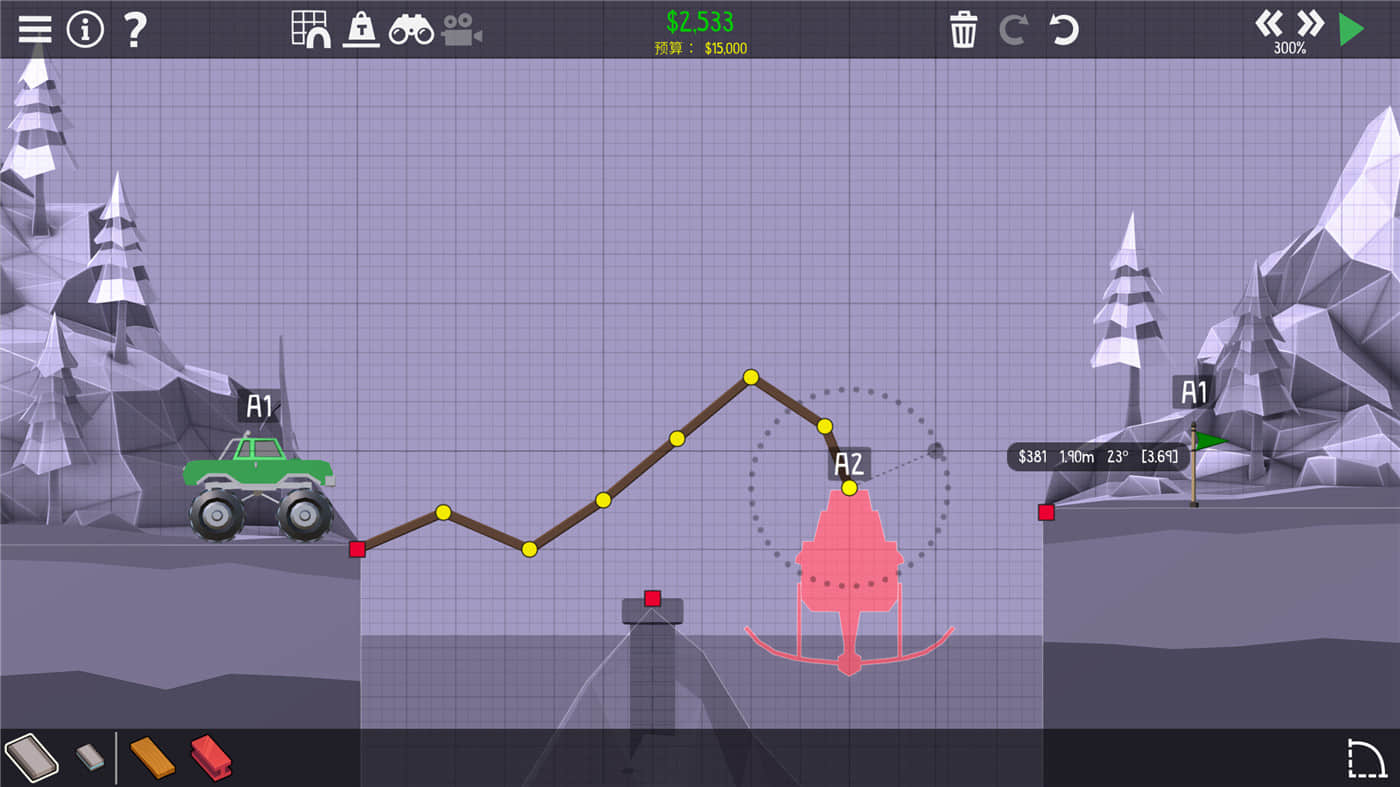Select the wood plank material
Screen dimensions: 1400x787
click(151, 757)
